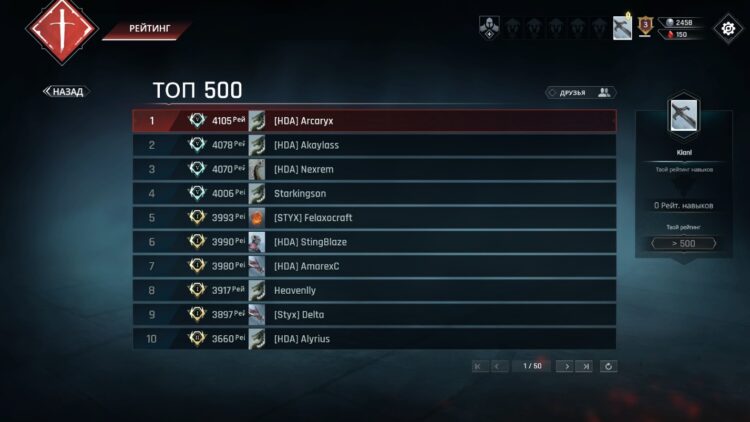This screenshot has width=750, height=422.
Task: Select the [HDA] Akaylass leaderboard row
Action: pos(374,145)
